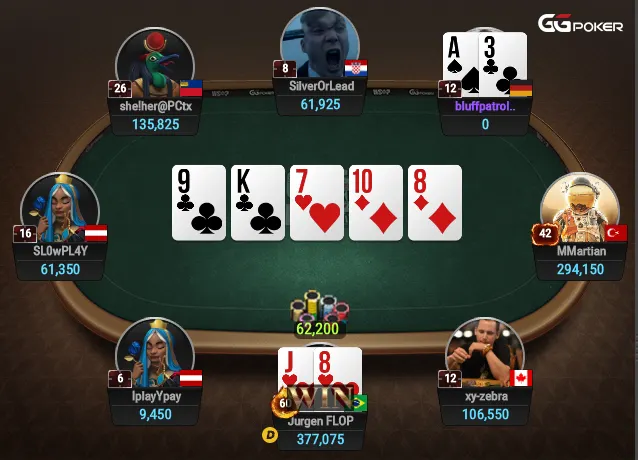Click the bluffpatrol player name plate

click(485, 107)
